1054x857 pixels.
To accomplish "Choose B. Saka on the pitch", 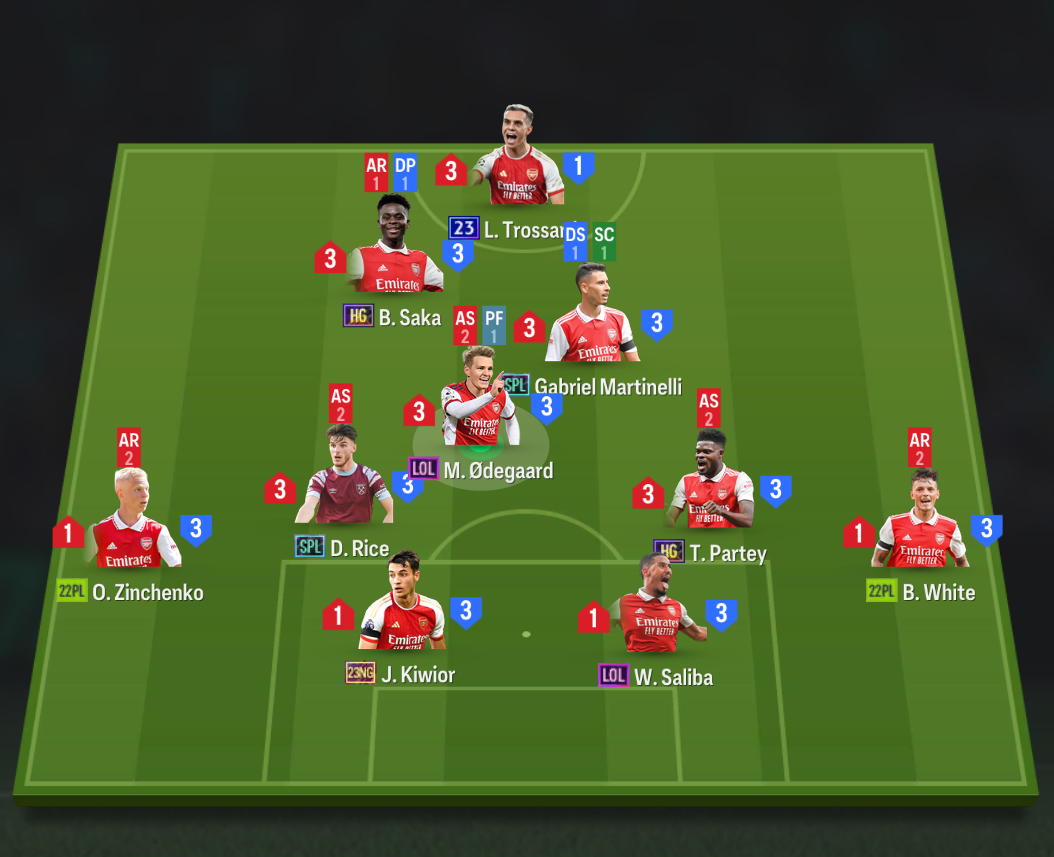I will 398,247.
